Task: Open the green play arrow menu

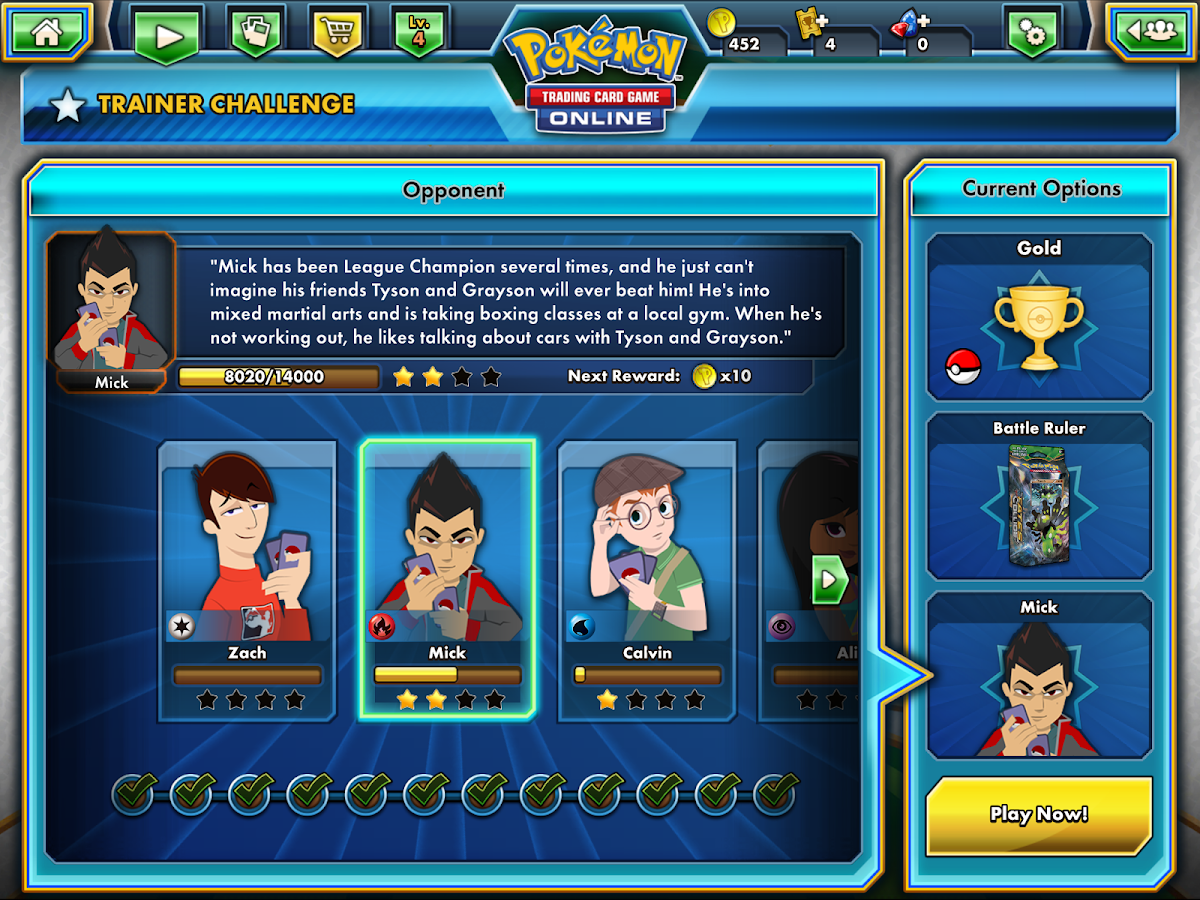Action: pyautogui.click(x=167, y=35)
